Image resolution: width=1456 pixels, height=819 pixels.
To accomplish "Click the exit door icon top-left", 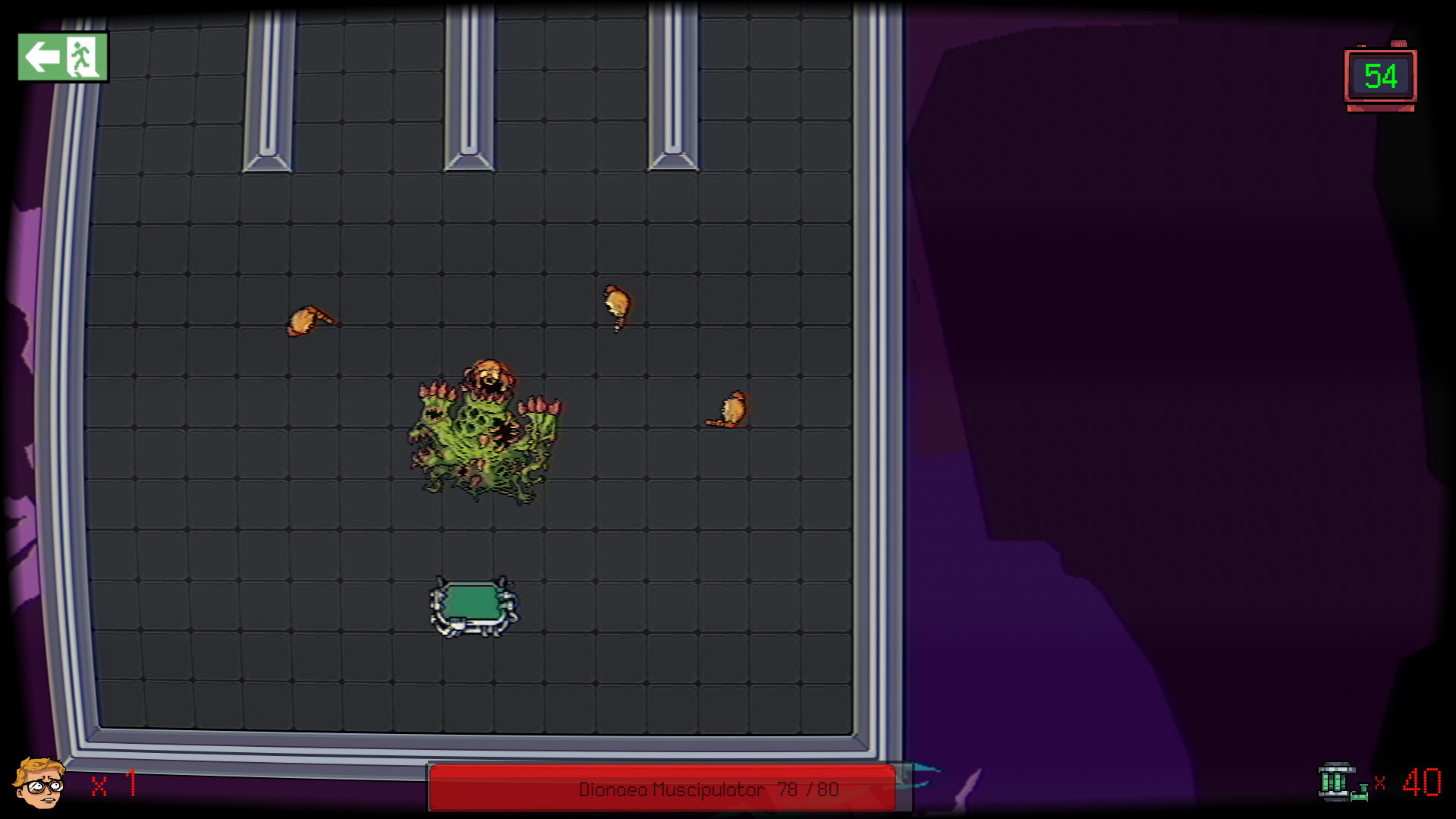I will pos(63,58).
